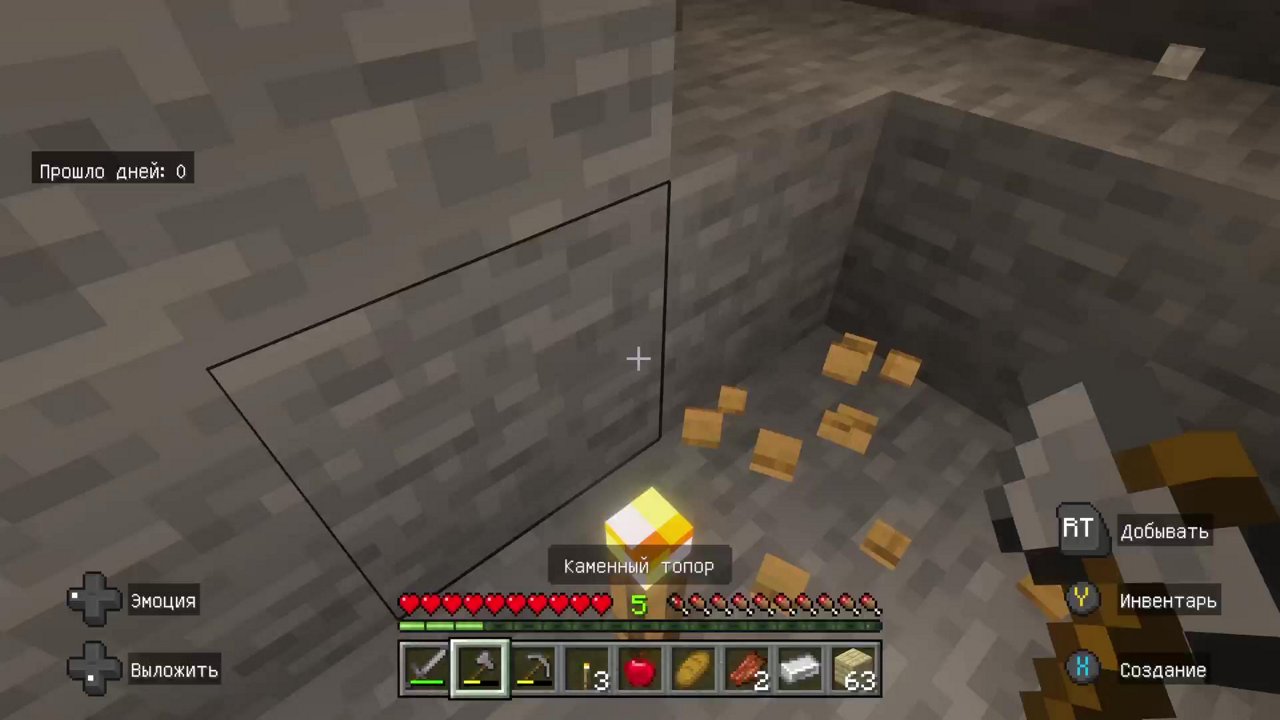The image size is (1280, 720).
Task: Select the iron ingot hotbar slot
Action: (x=799, y=668)
